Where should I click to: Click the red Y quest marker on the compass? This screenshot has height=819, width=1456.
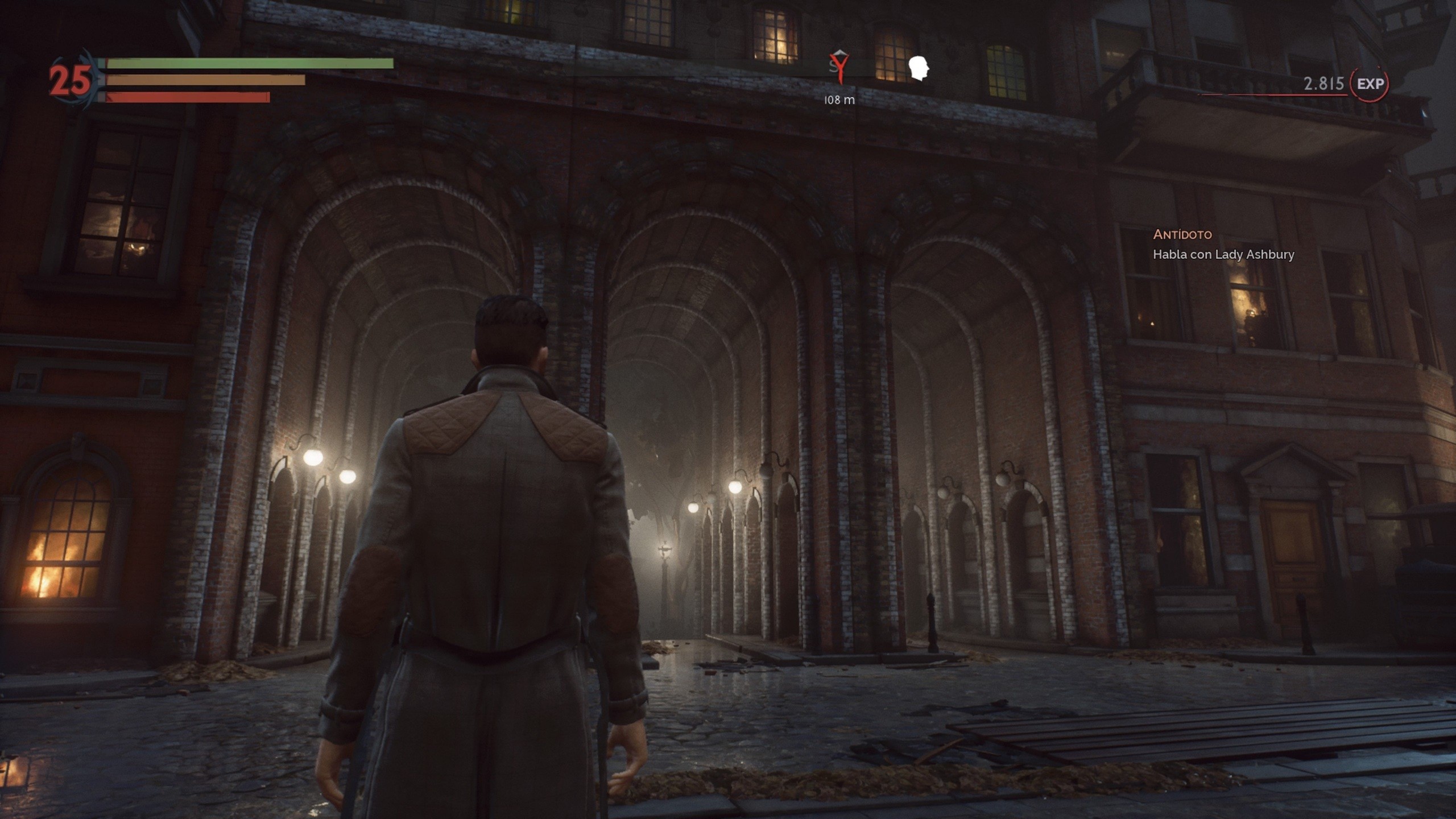tap(840, 68)
